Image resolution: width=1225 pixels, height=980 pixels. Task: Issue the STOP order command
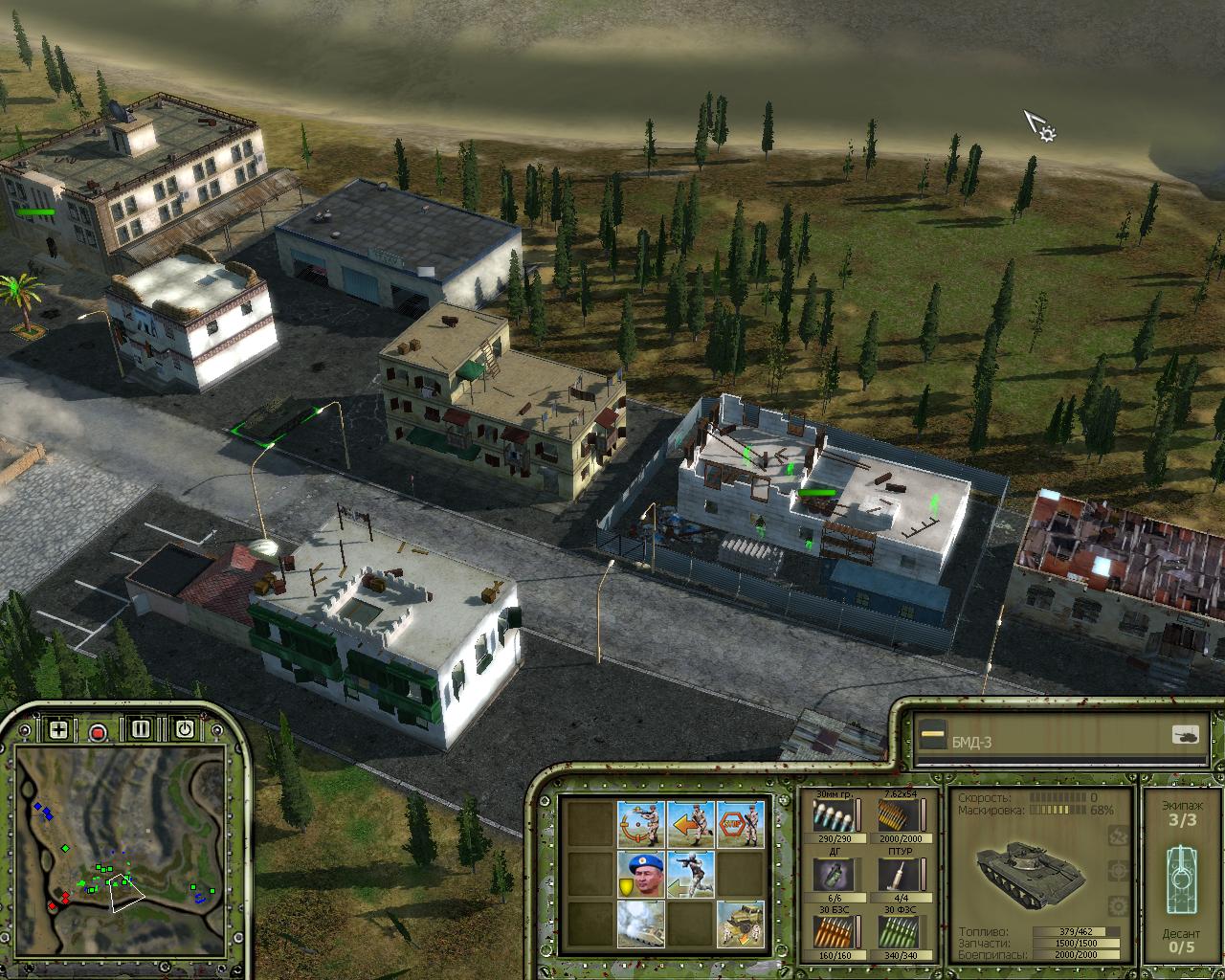[x=741, y=823]
